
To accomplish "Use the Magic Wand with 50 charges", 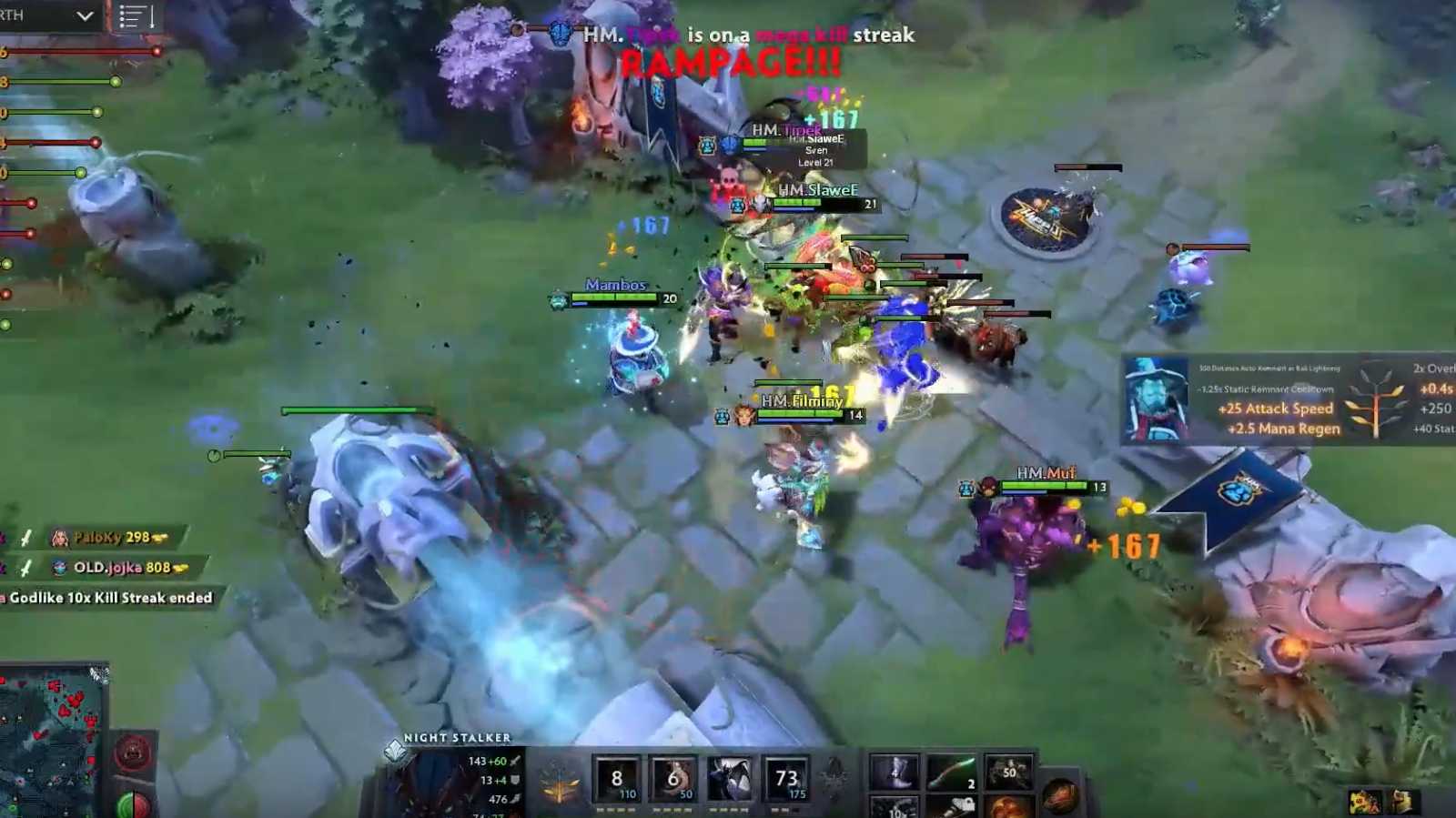I will tap(1006, 772).
